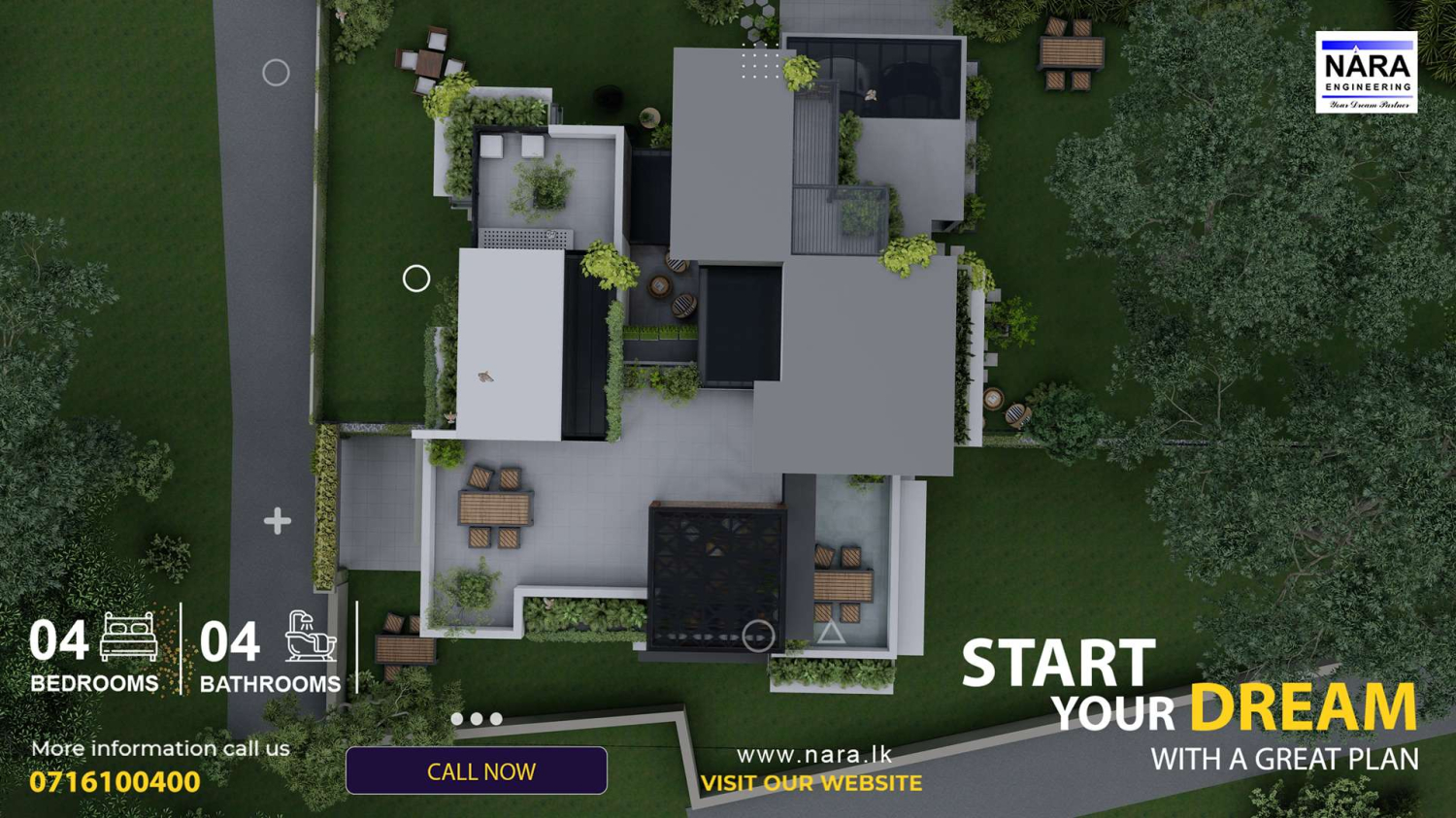Click the NARA Engineering logo
This screenshot has width=1456, height=818.
[x=1366, y=73]
